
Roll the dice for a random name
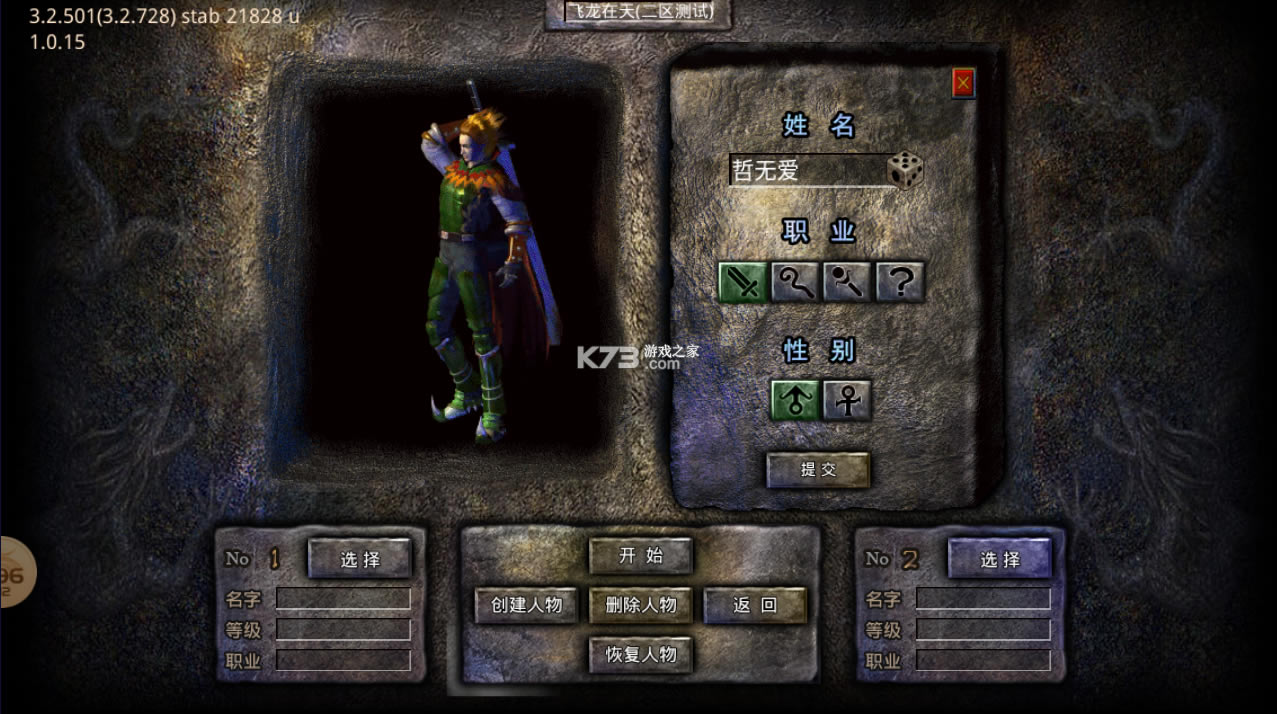(906, 170)
